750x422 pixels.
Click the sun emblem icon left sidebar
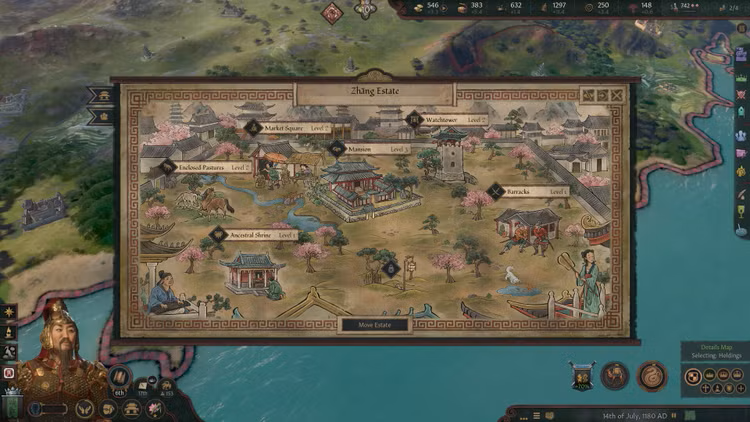pos(9,313)
